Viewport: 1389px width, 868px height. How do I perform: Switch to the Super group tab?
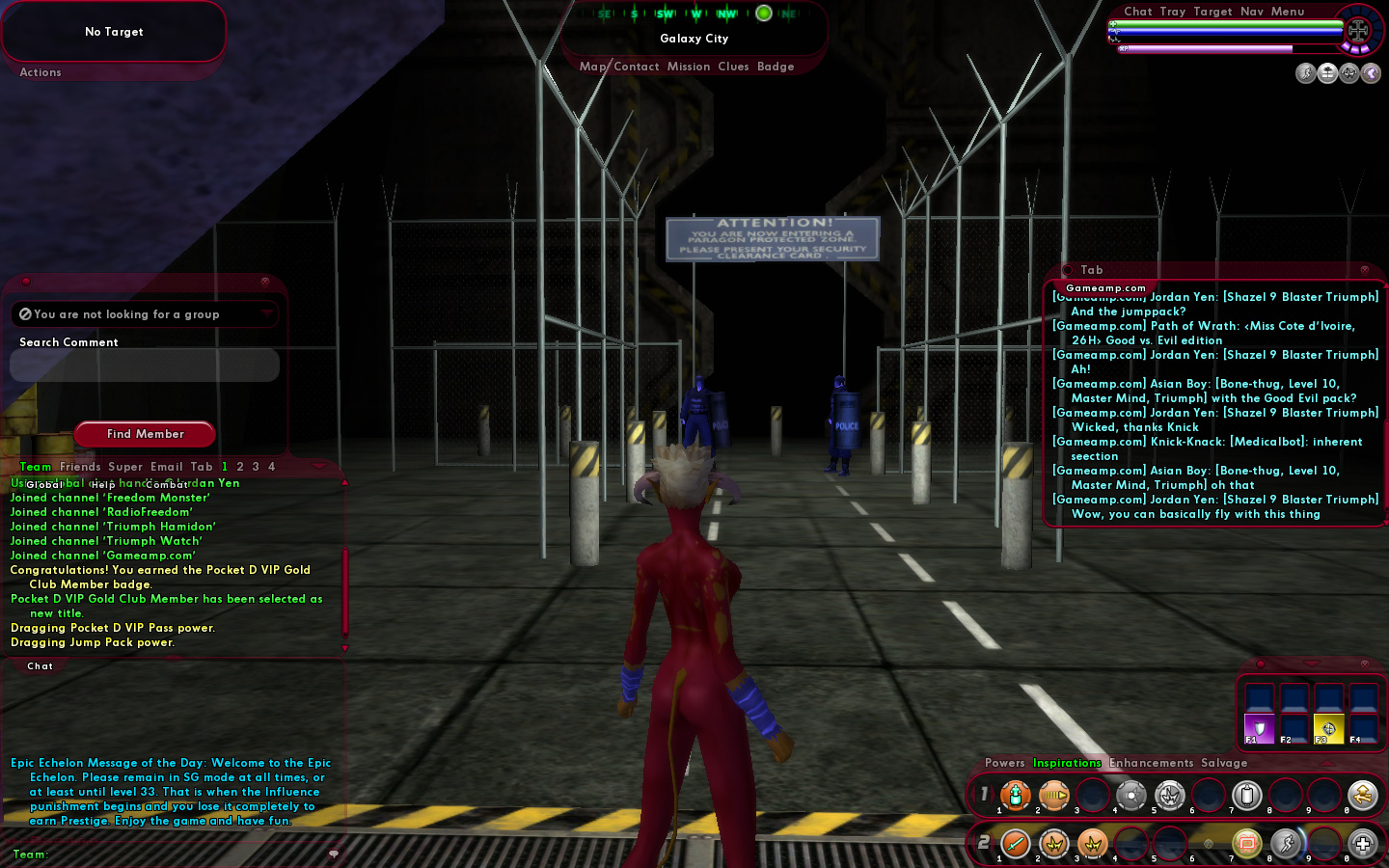pyautogui.click(x=125, y=467)
